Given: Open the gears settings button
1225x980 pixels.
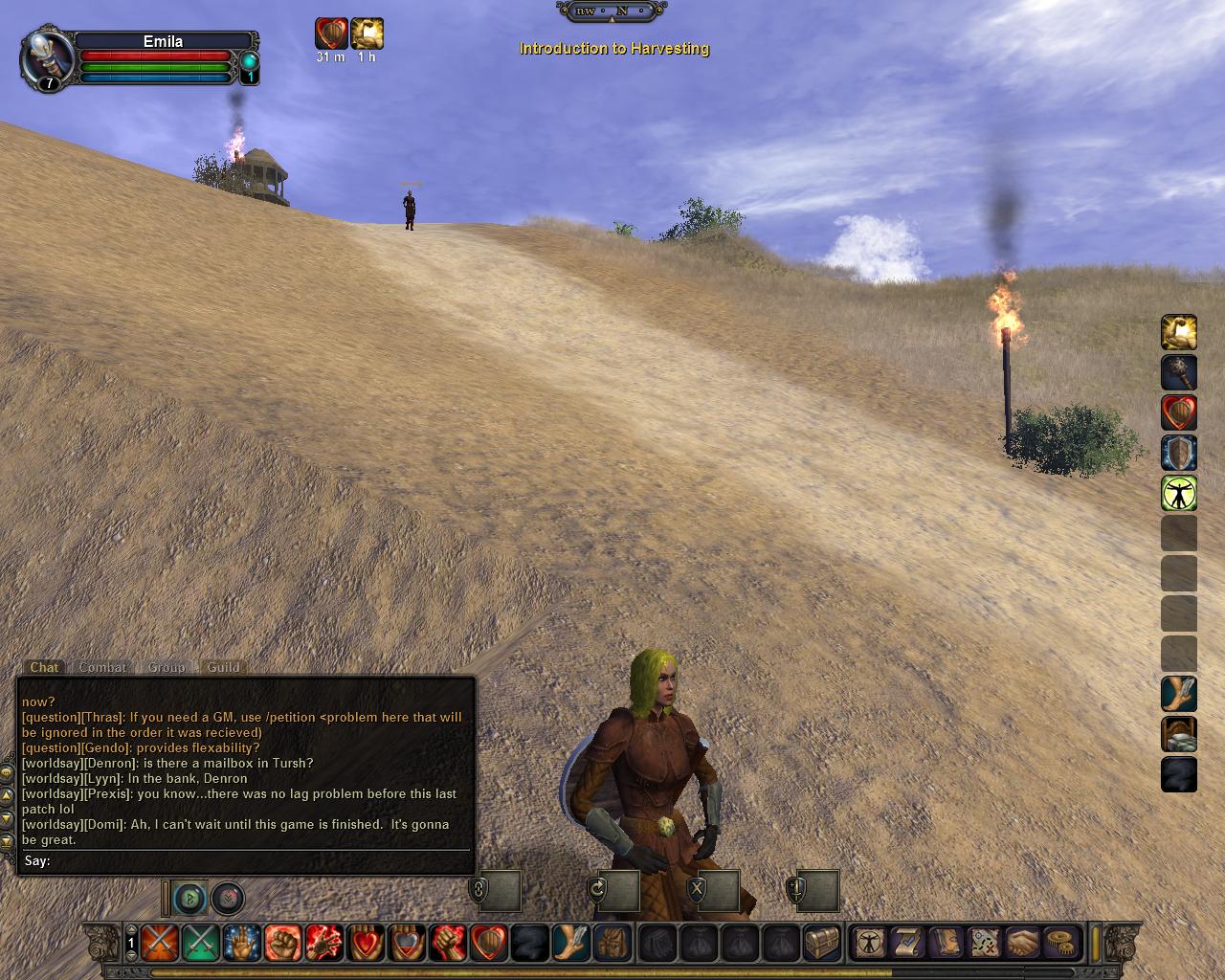Looking at the screenshot, I should pos(1060,943).
